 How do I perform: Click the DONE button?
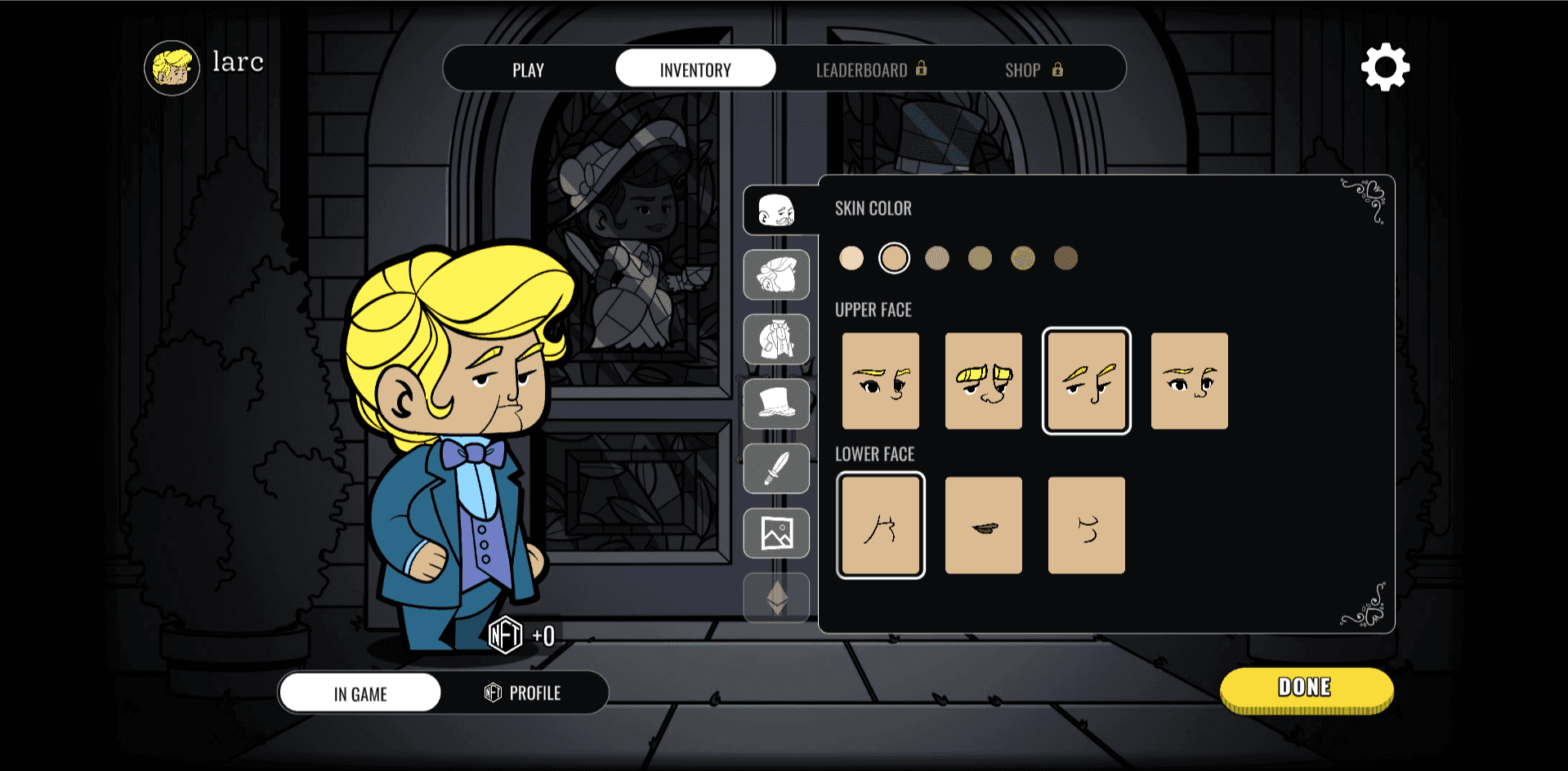tap(1305, 688)
